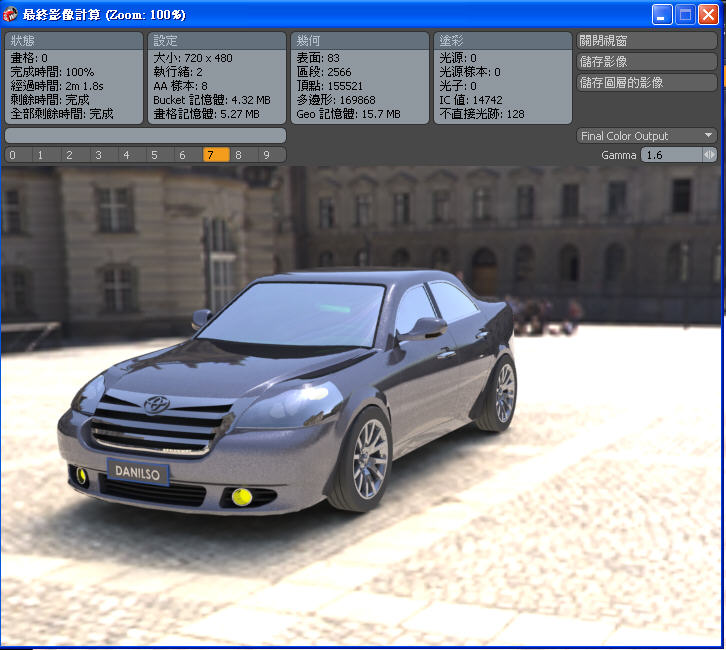Select render slot 3
726x650 pixels.
pyautogui.click(x=97, y=155)
